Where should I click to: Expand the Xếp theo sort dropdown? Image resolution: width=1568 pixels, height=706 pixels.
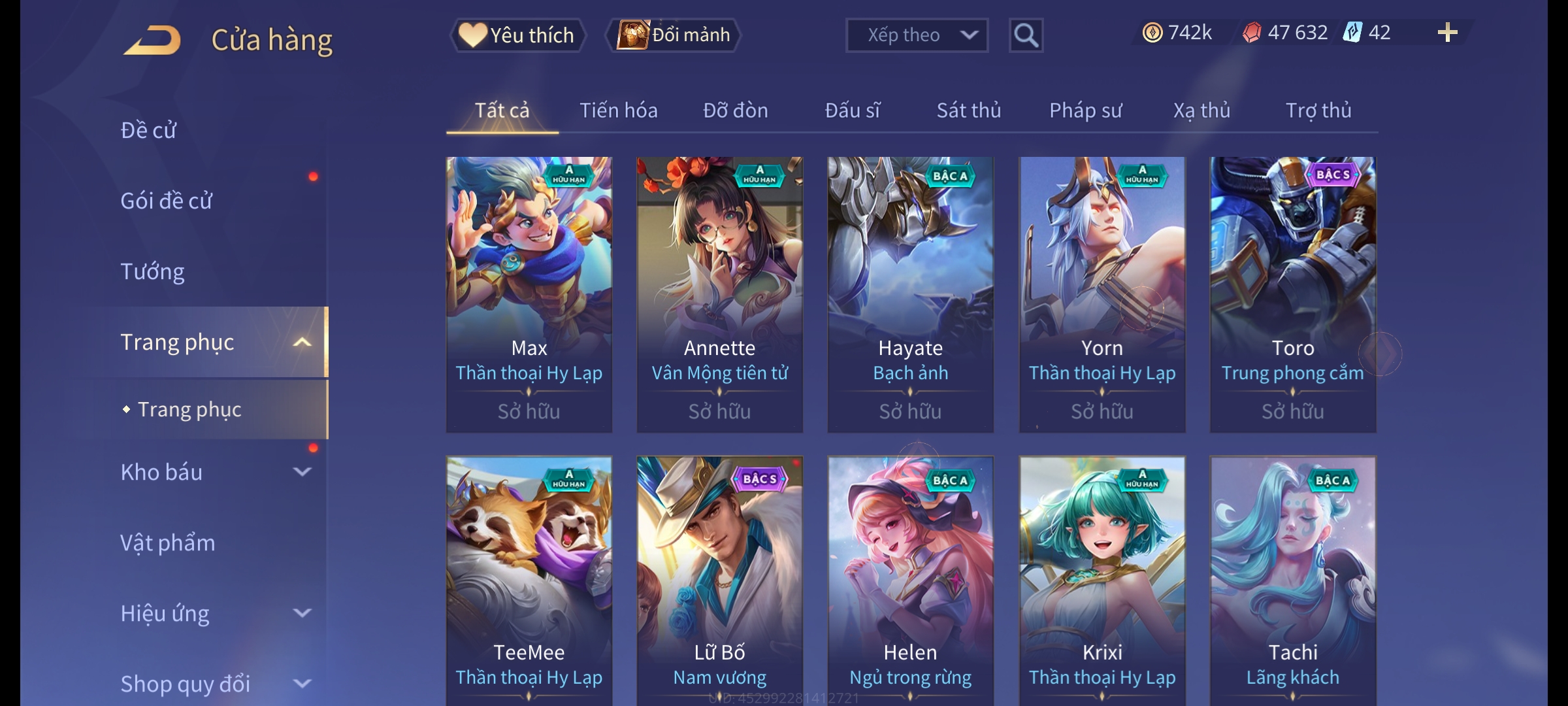(x=916, y=35)
